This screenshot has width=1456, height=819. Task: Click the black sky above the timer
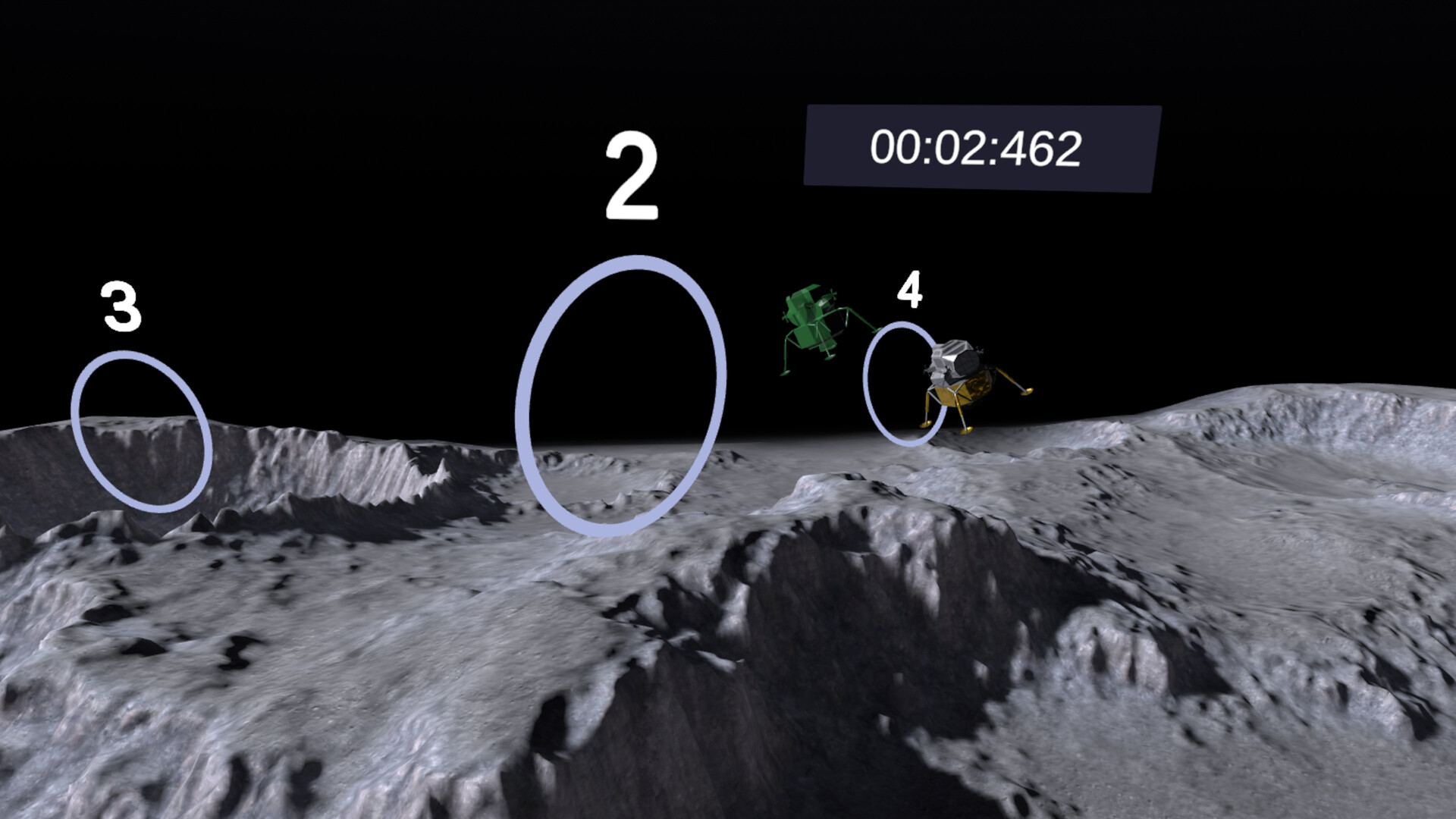tap(978, 53)
